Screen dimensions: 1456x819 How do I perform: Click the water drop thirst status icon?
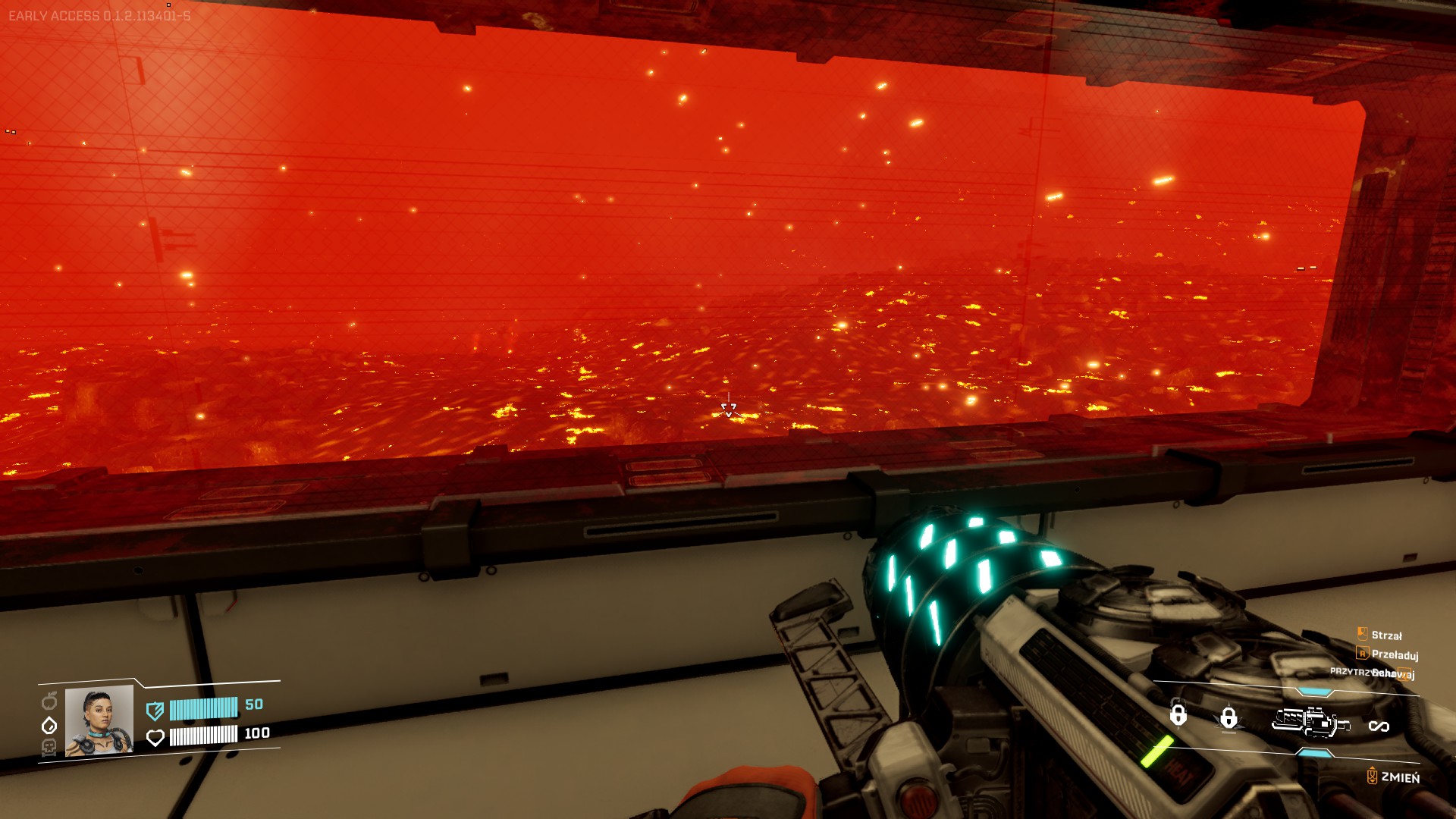click(x=49, y=725)
